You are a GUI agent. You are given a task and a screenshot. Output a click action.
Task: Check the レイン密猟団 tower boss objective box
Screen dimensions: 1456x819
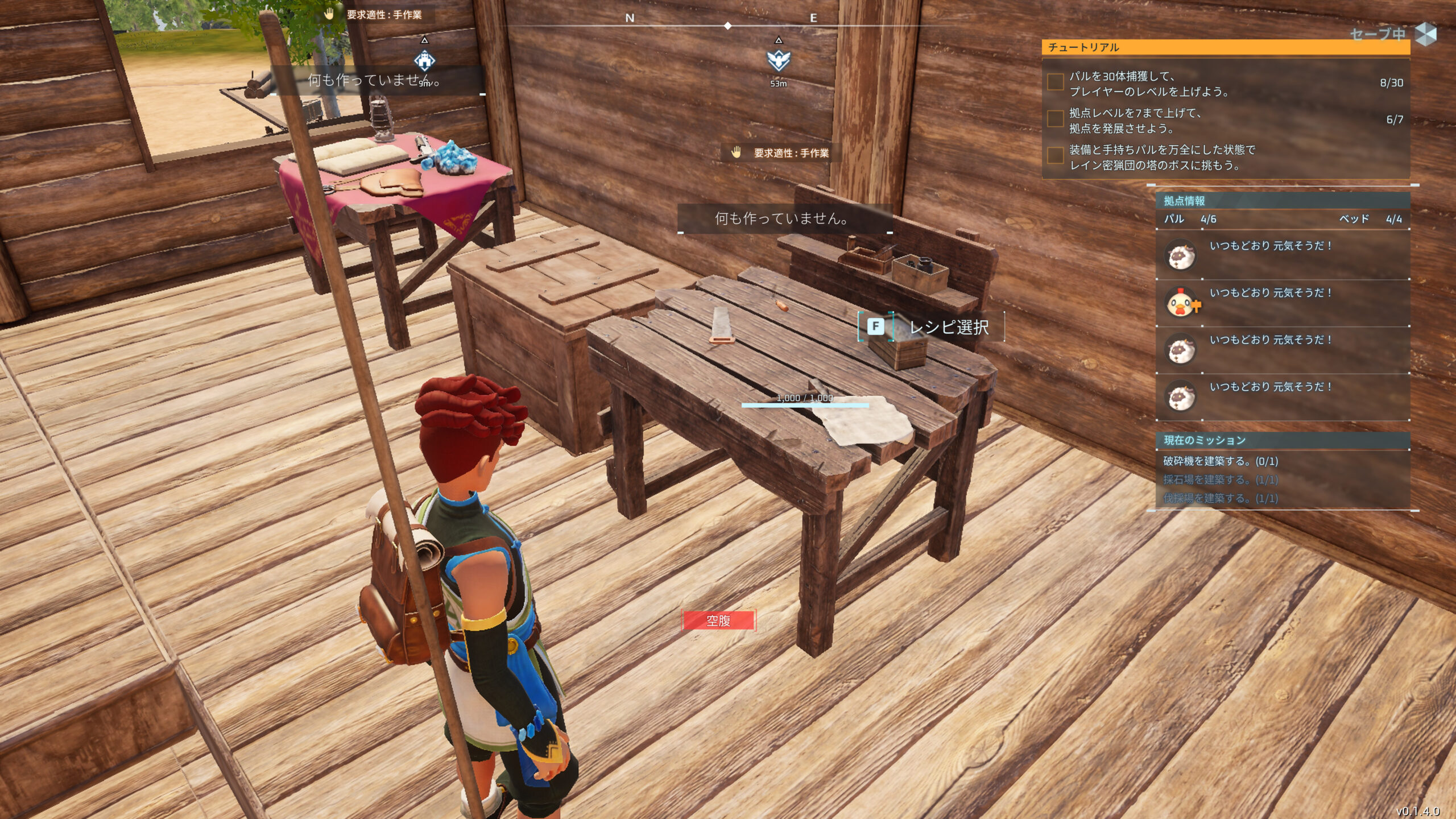click(1056, 156)
